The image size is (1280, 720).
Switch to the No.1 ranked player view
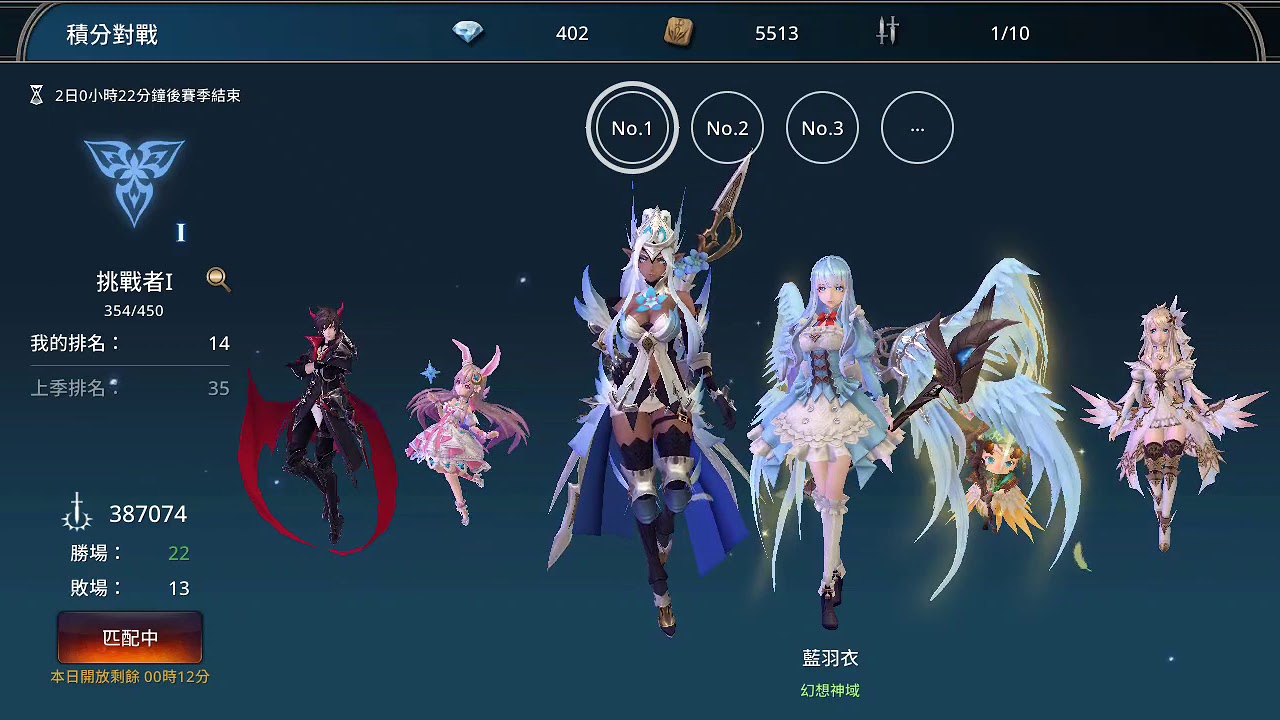click(x=631, y=127)
